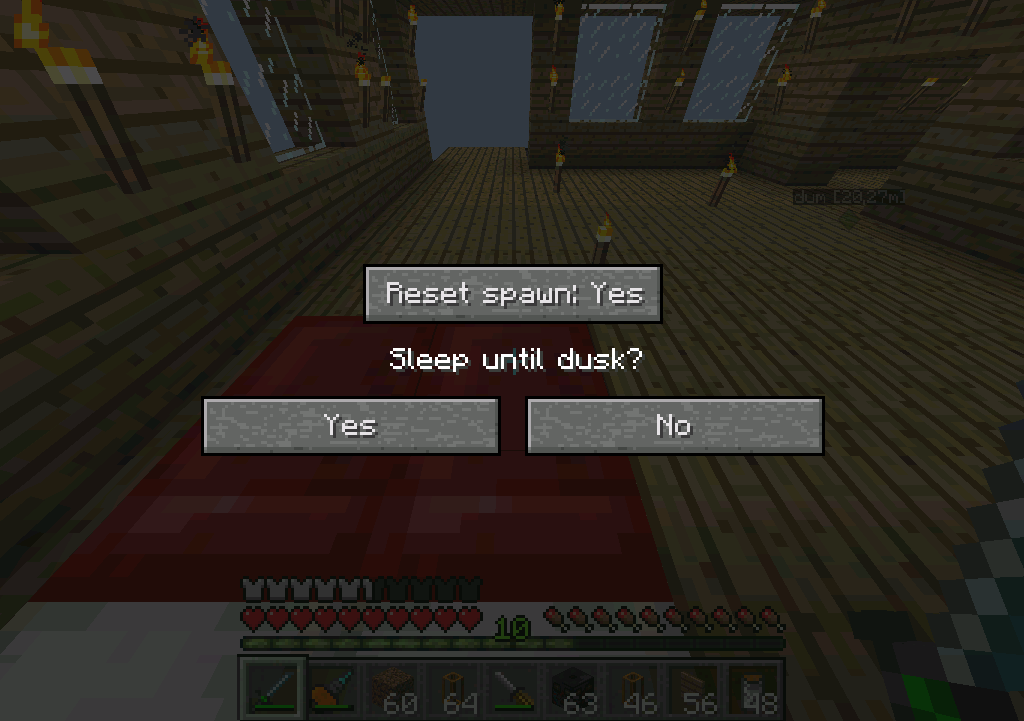Select the brown block stack of 60
The height and width of the screenshot is (721, 1024).
click(x=393, y=689)
